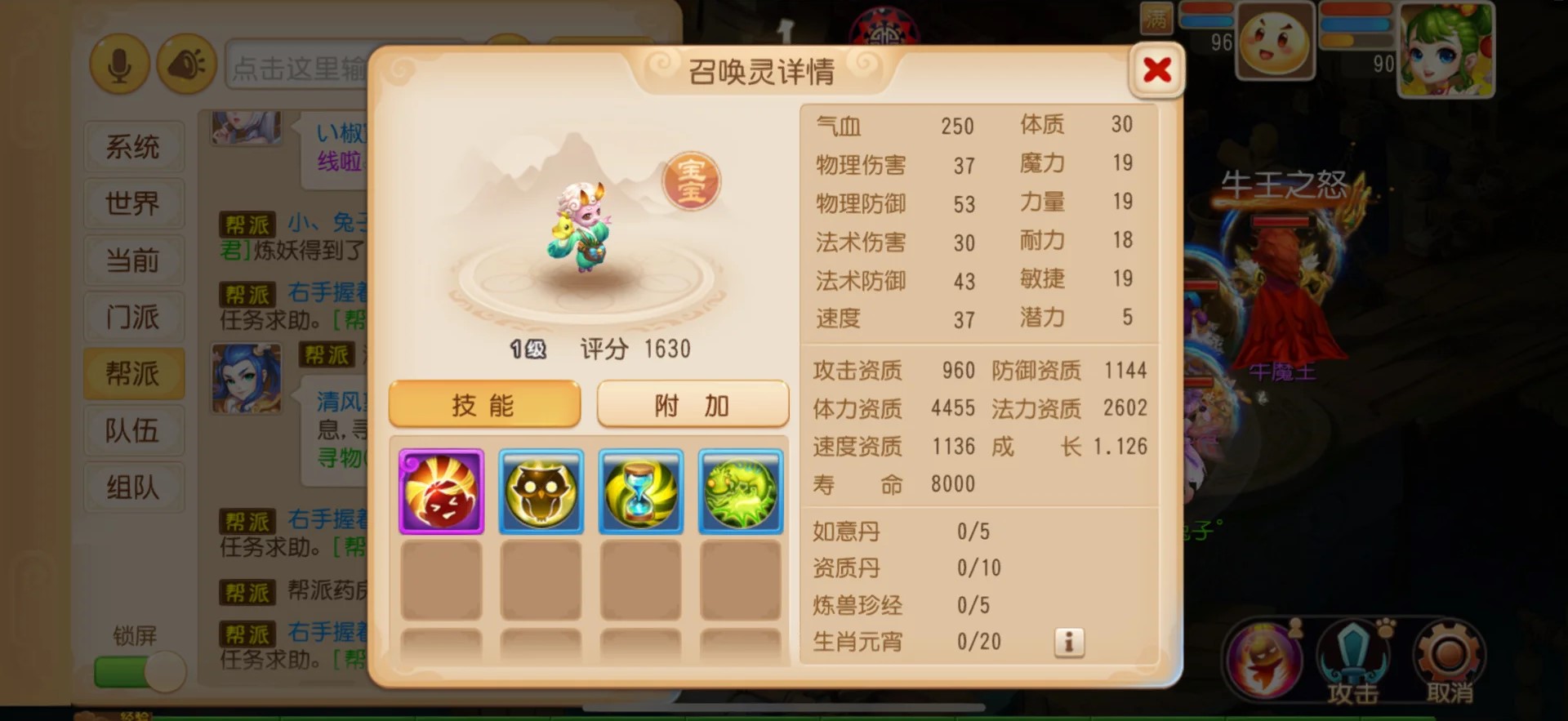Select the green beast skill icon
This screenshot has width=1568, height=721.
740,491
